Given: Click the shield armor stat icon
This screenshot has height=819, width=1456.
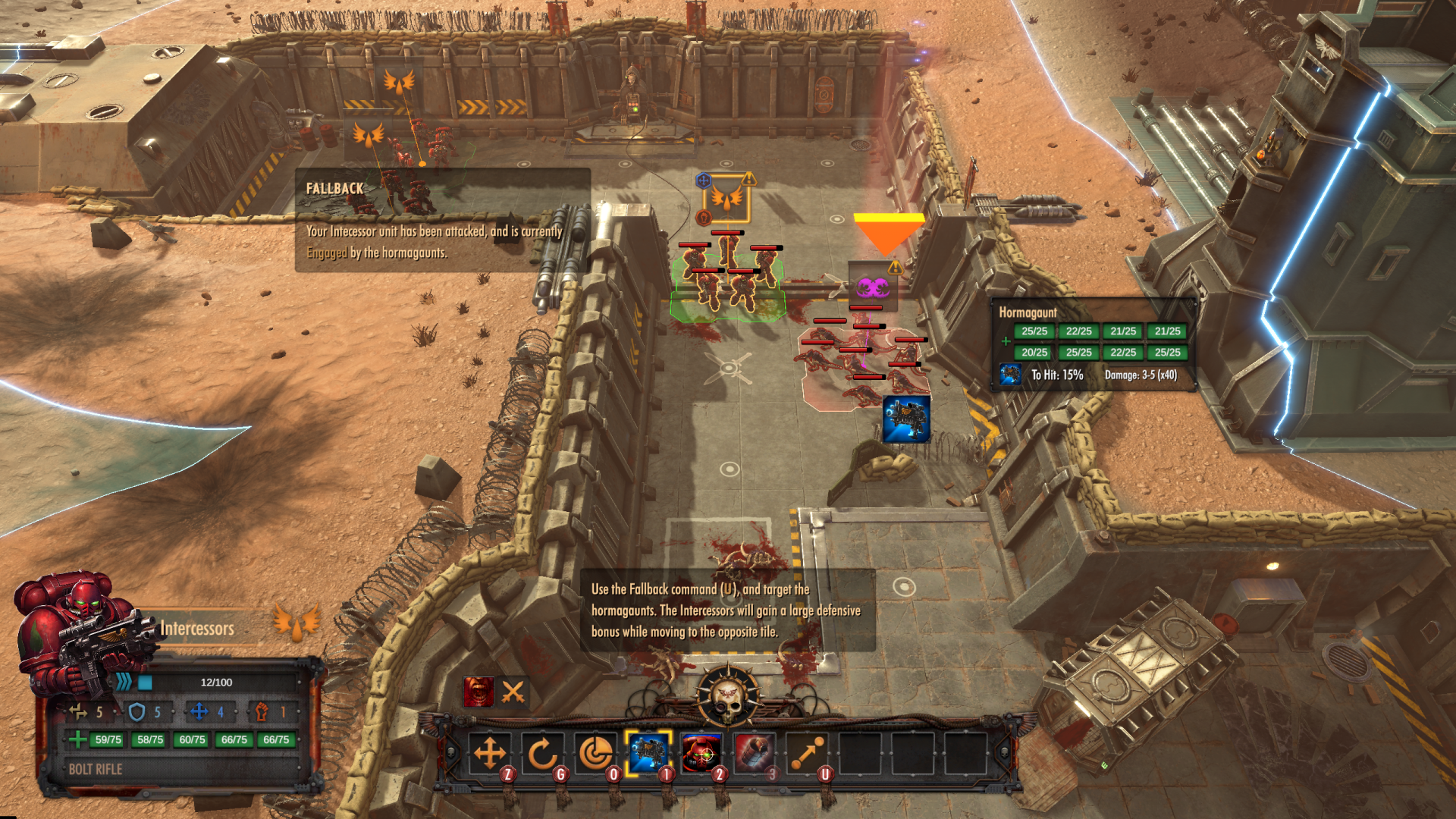Looking at the screenshot, I should [x=136, y=713].
